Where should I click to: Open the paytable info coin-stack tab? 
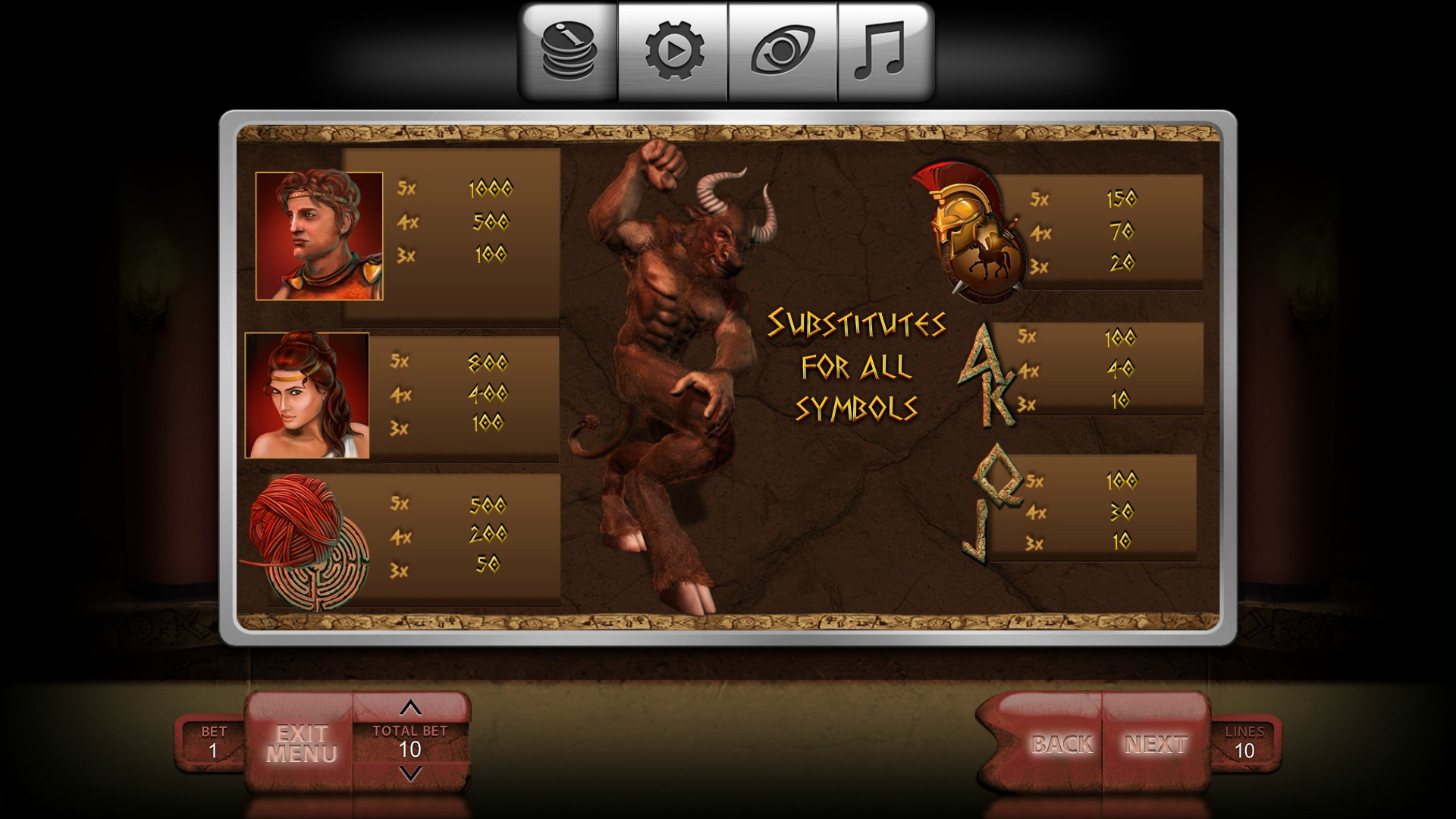point(569,52)
